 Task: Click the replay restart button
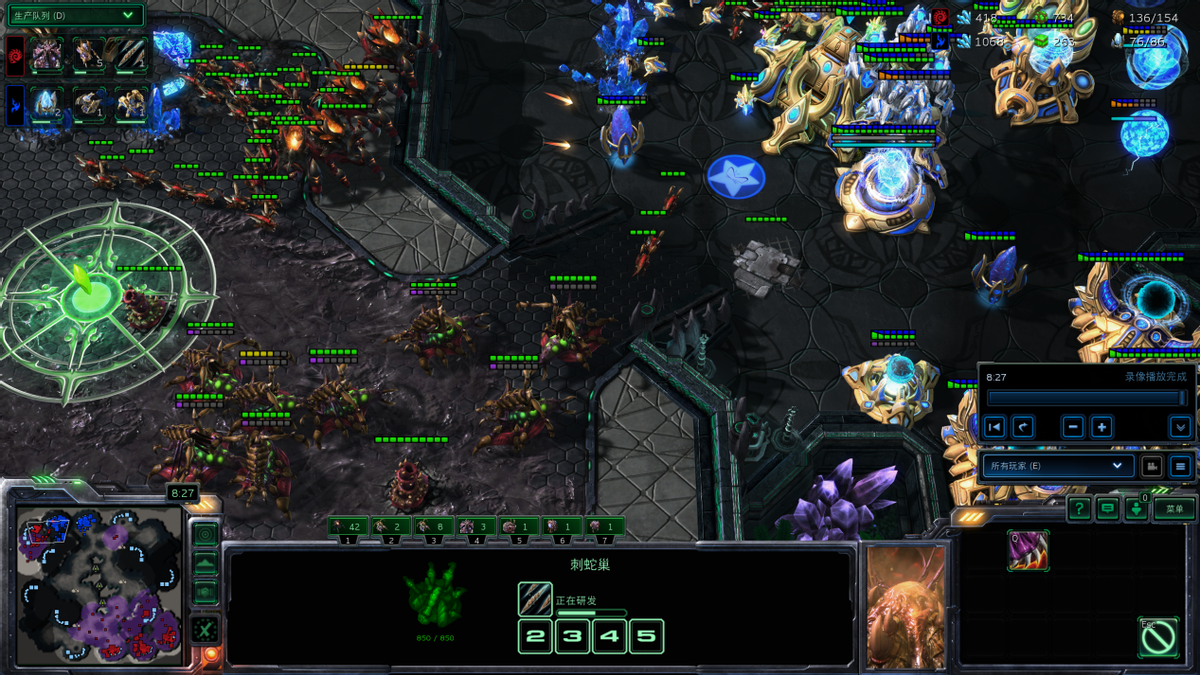[x=994, y=427]
